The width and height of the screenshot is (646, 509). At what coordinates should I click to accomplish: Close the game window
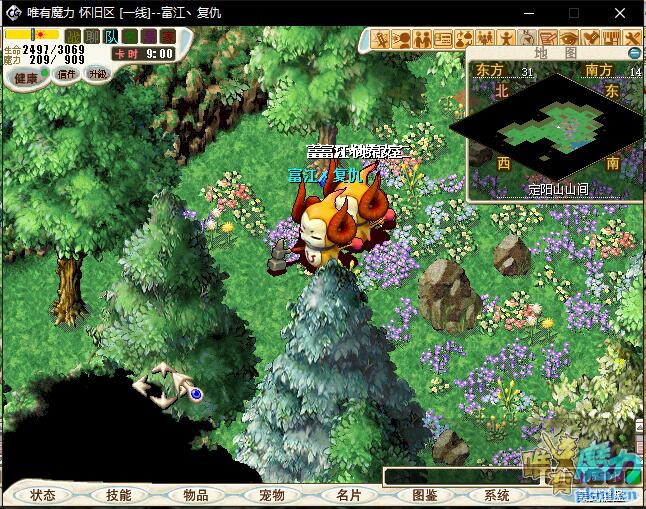pyautogui.click(x=622, y=12)
